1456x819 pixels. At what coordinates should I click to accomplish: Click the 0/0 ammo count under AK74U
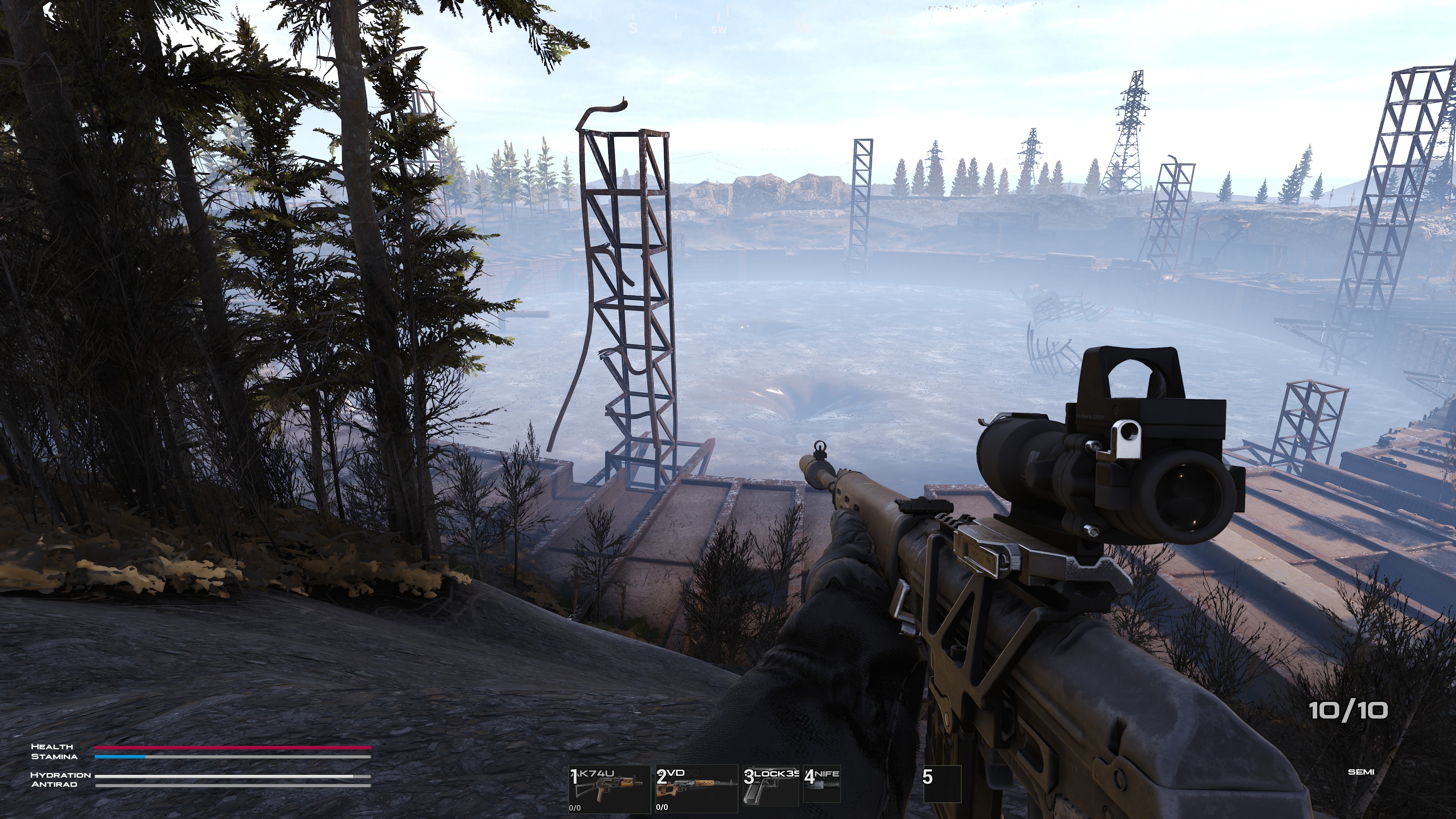[576, 808]
